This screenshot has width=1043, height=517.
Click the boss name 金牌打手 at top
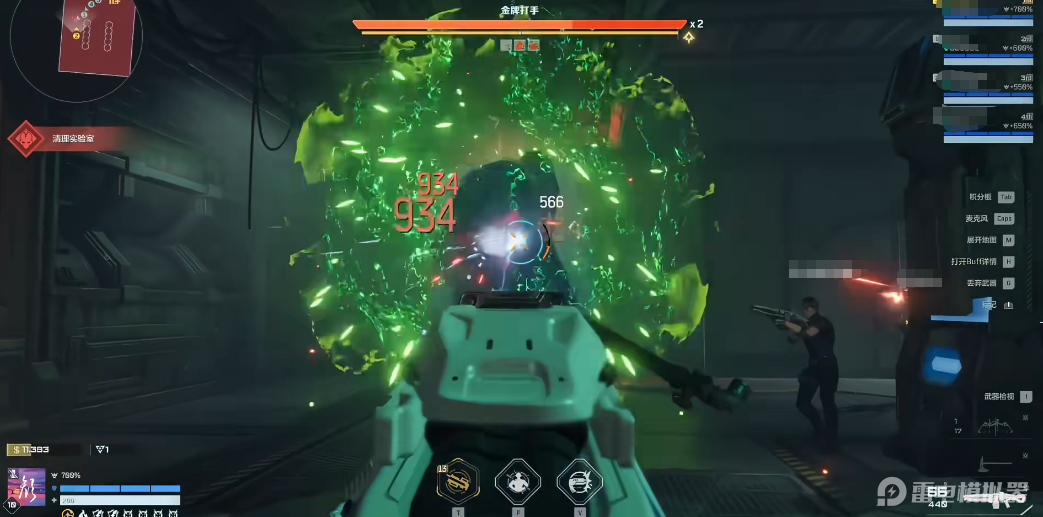[x=520, y=10]
